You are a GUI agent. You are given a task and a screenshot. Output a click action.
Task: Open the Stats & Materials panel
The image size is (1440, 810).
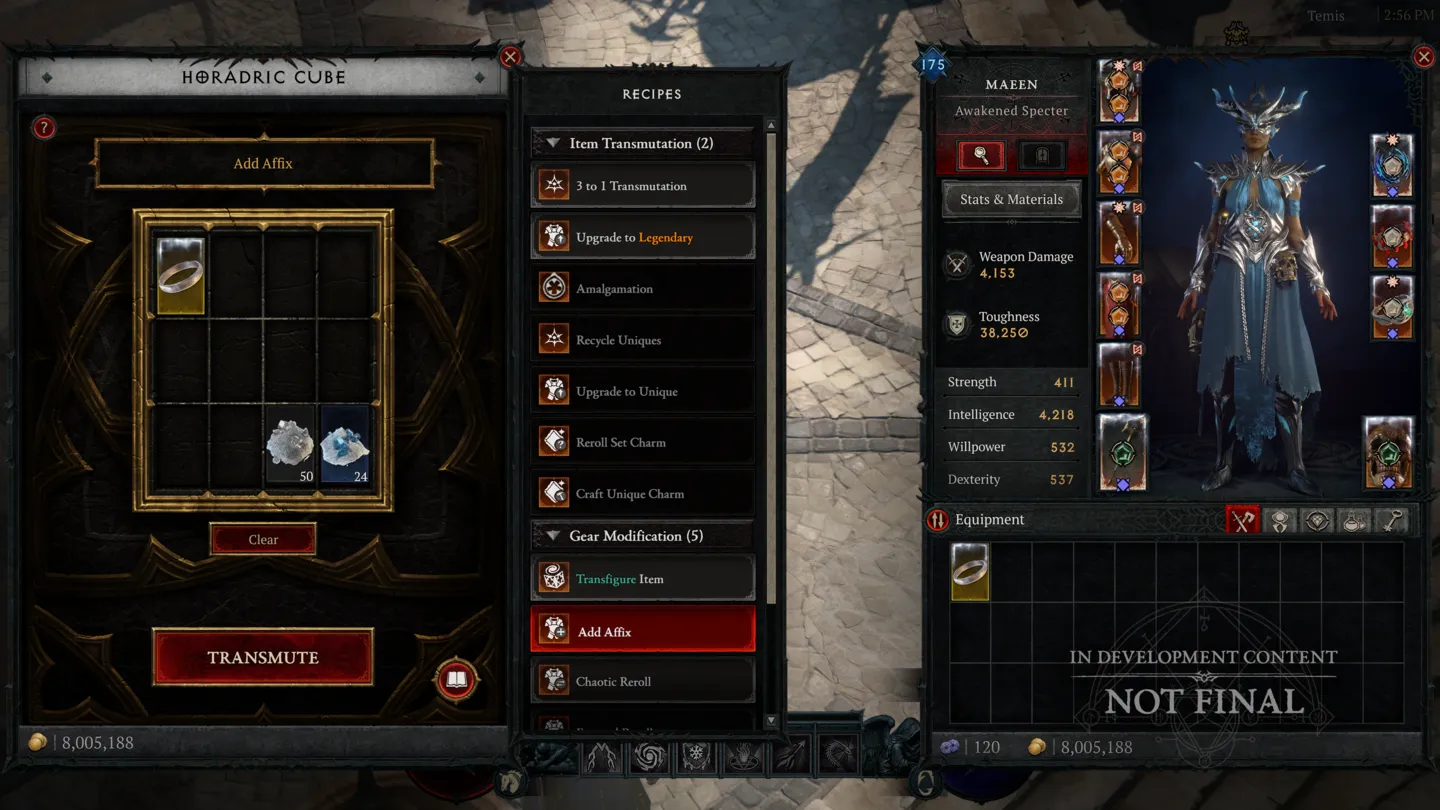point(1011,199)
